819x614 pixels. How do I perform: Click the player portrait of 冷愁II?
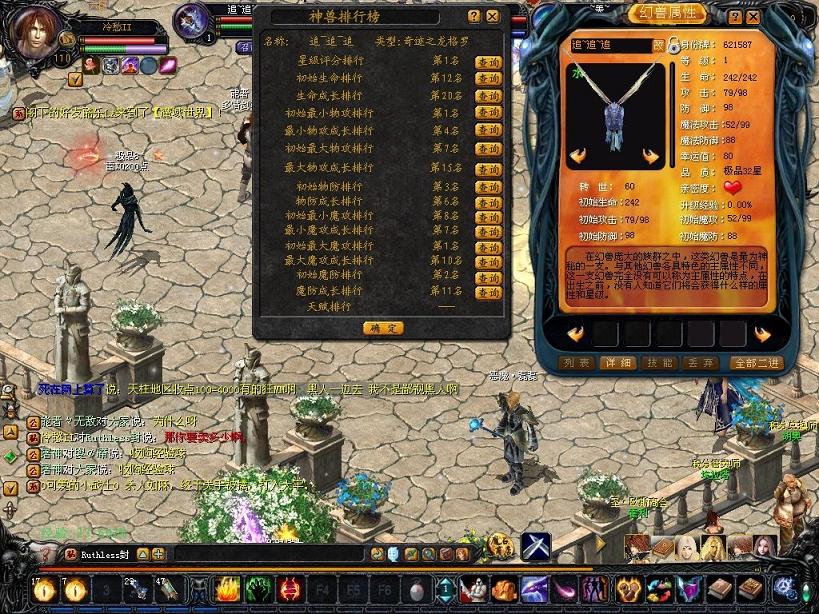point(36,30)
